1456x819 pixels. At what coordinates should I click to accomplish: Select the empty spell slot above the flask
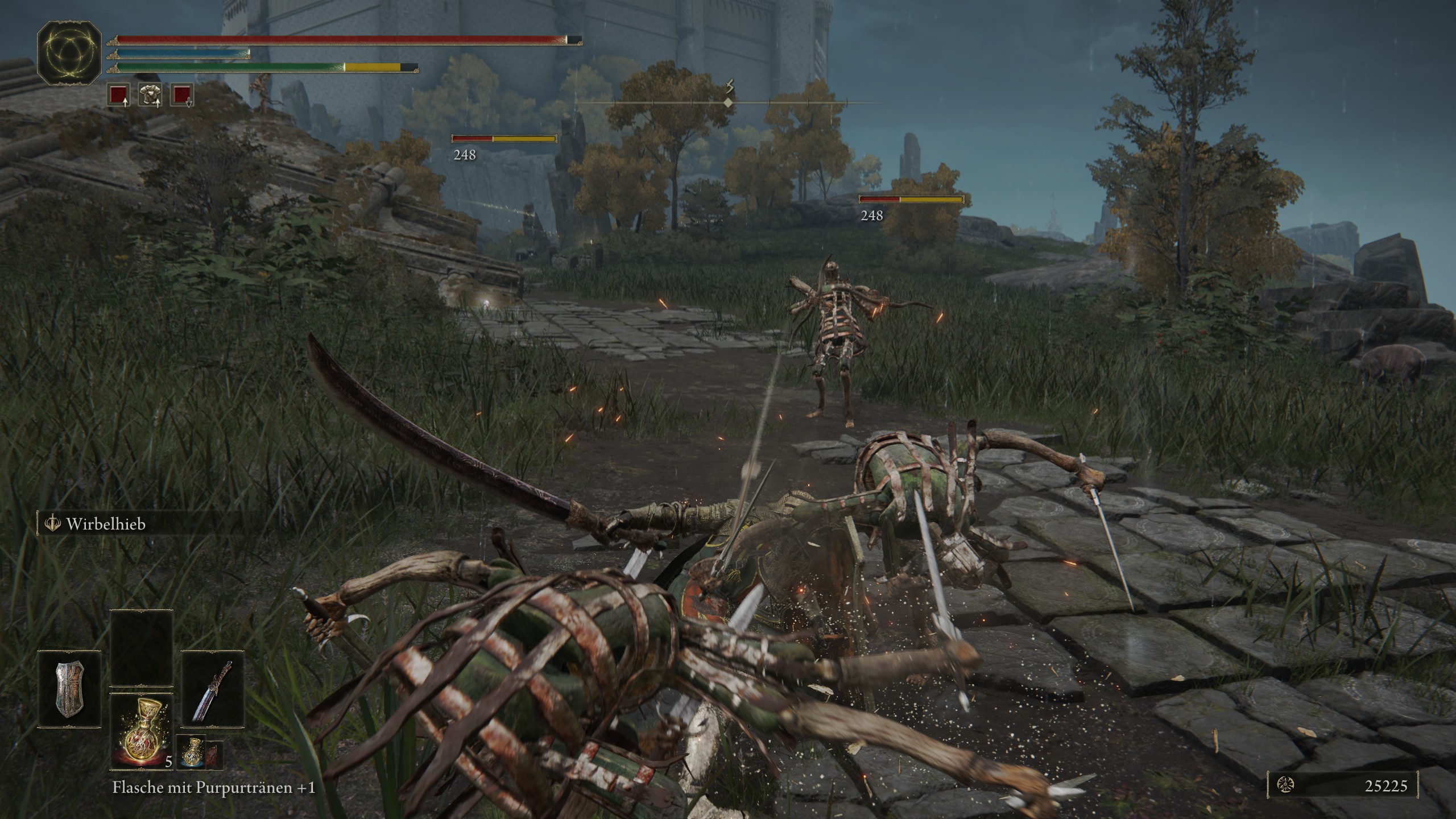[142, 648]
